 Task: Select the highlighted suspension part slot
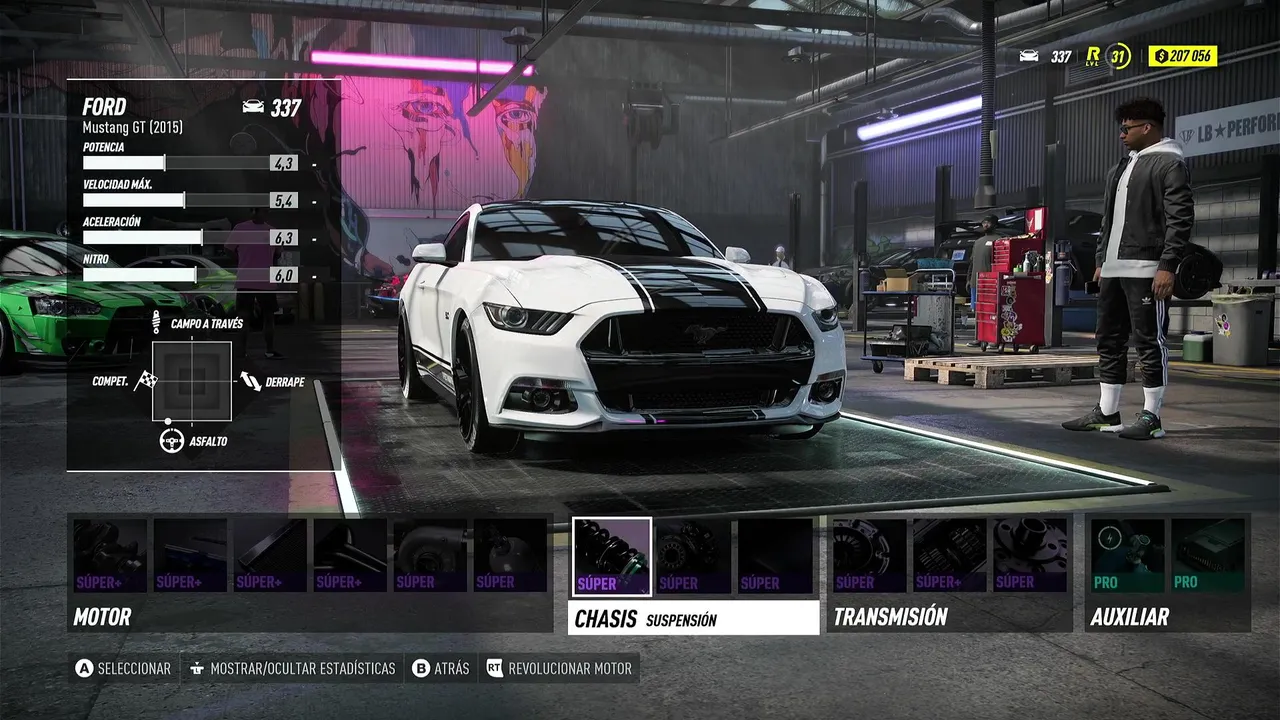(611, 557)
